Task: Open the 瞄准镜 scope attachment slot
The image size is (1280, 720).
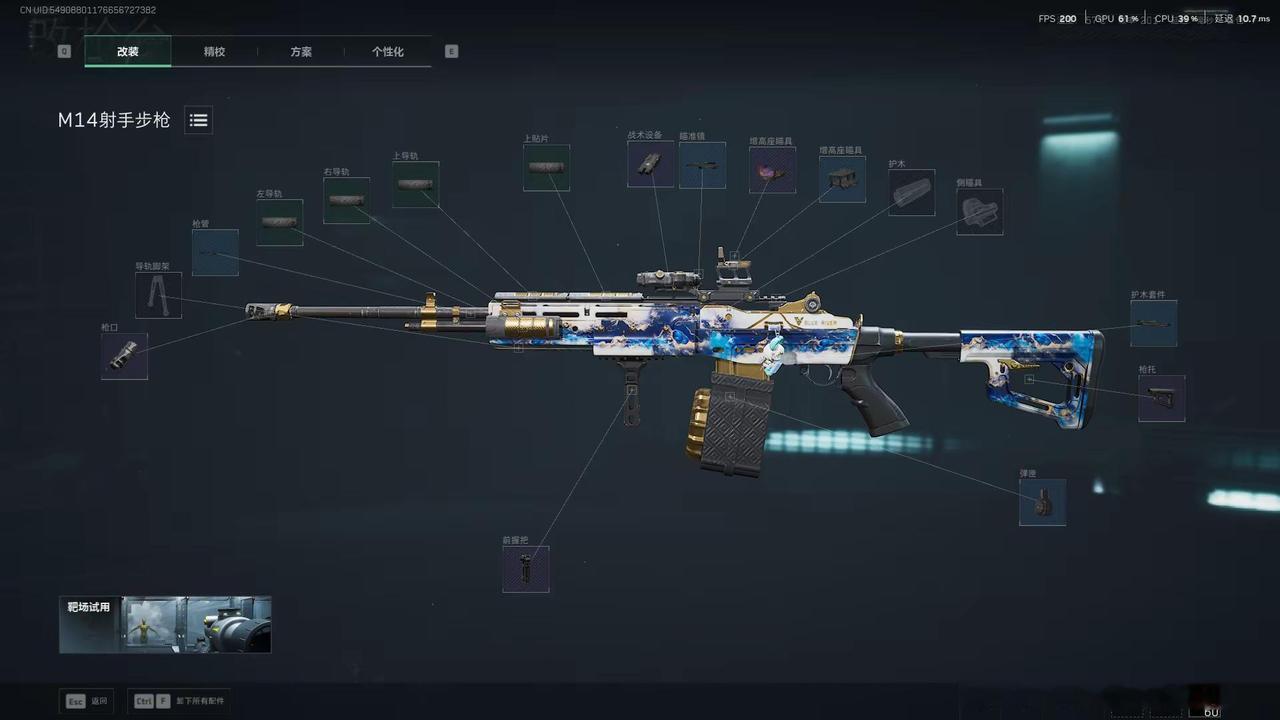Action: (x=702, y=166)
